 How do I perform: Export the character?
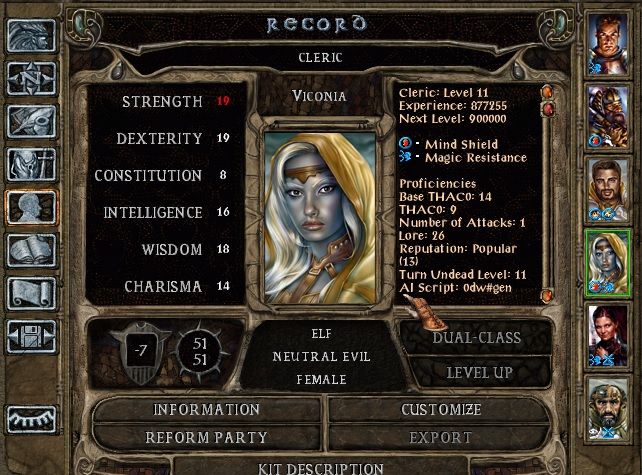point(441,438)
